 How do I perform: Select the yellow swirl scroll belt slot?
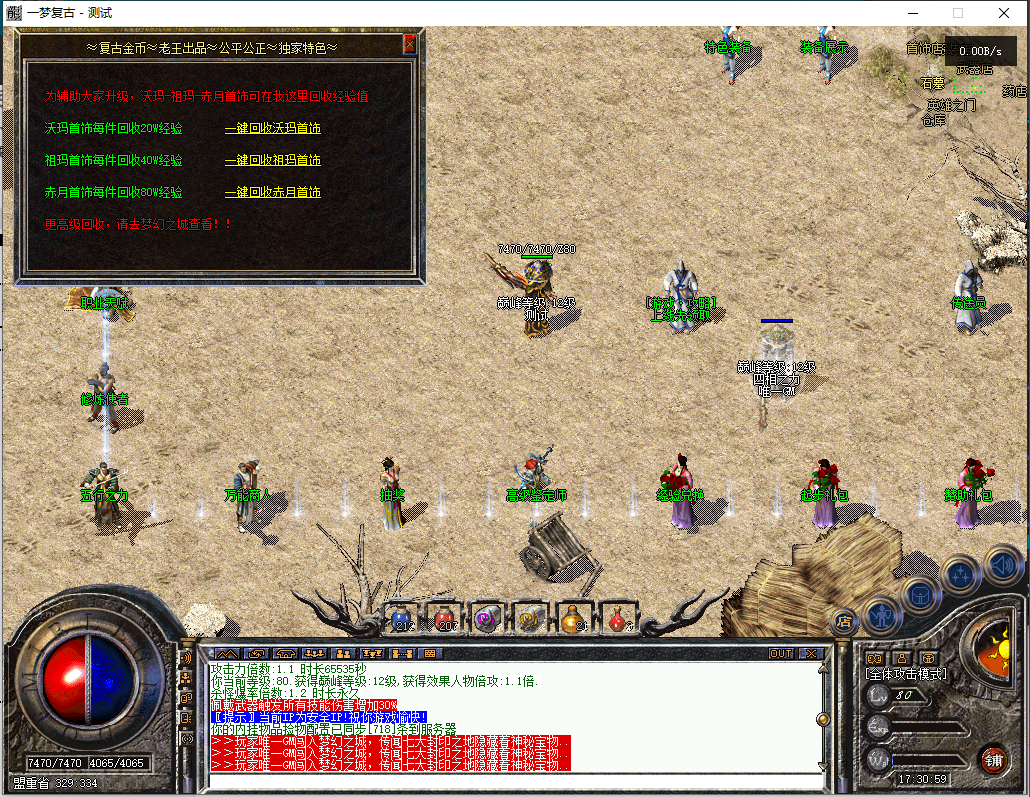click(x=529, y=617)
